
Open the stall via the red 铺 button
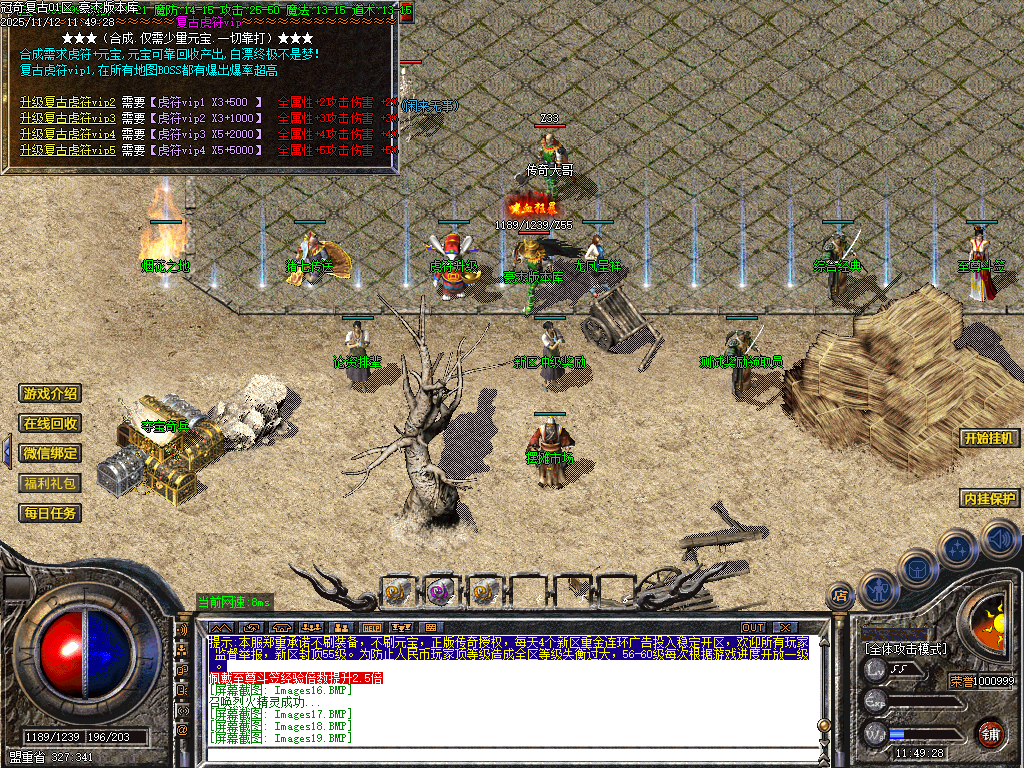coord(990,733)
